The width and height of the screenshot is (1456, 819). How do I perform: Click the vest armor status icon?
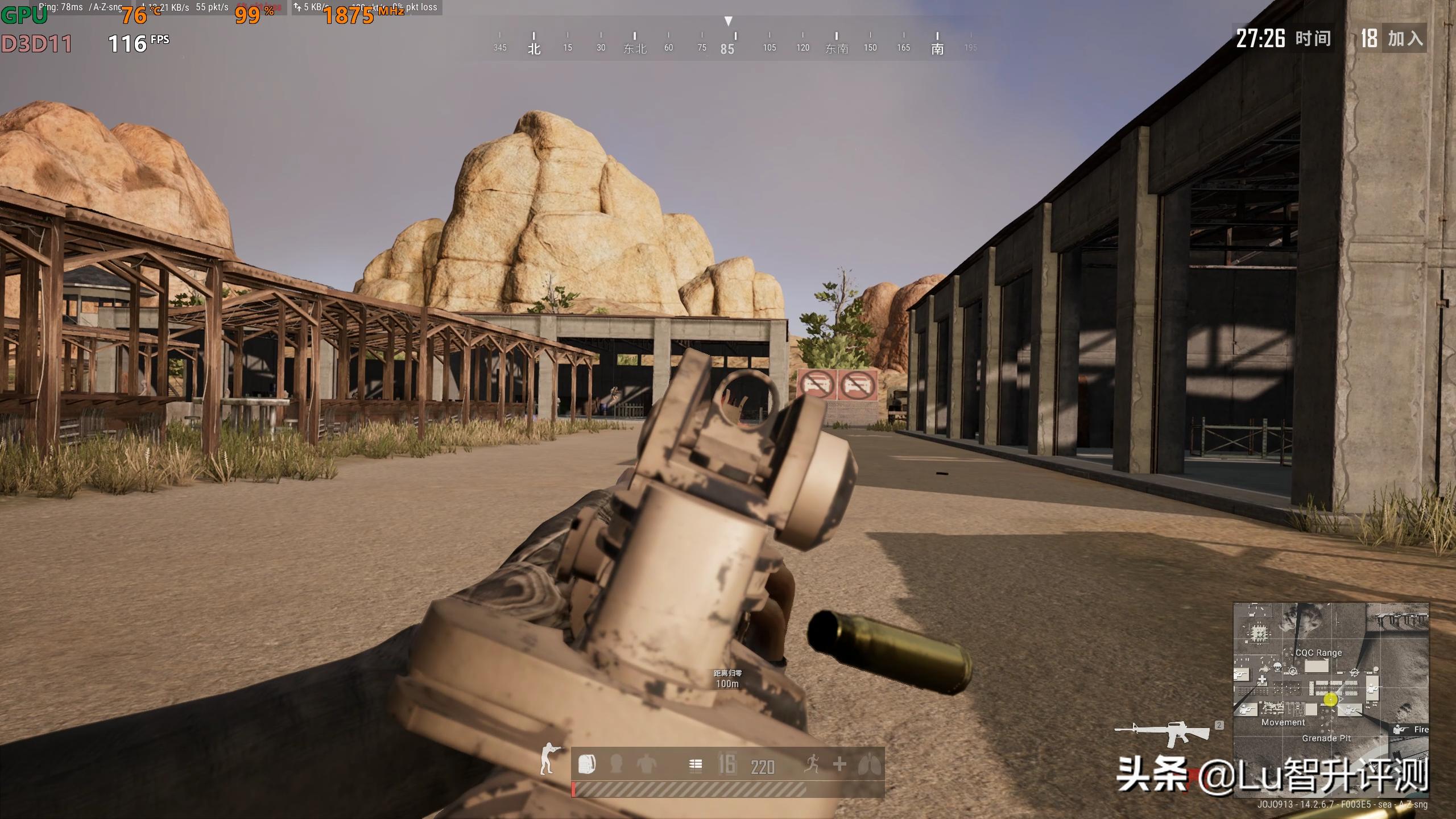click(646, 764)
